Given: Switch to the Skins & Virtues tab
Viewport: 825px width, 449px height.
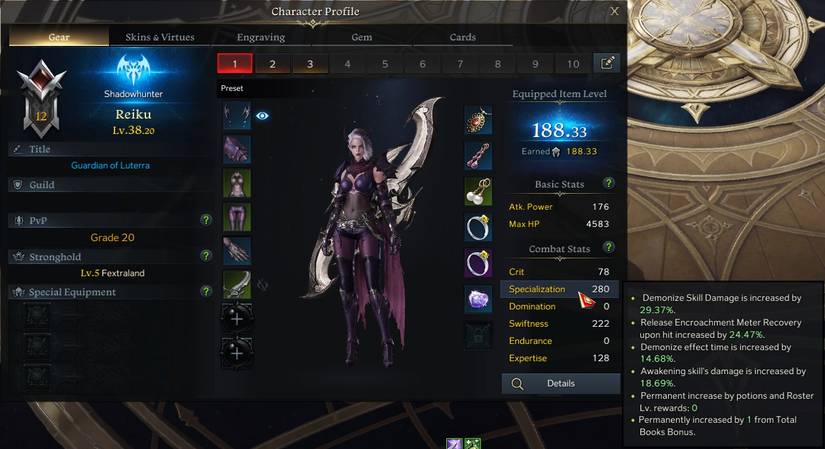Looking at the screenshot, I should [x=160, y=37].
